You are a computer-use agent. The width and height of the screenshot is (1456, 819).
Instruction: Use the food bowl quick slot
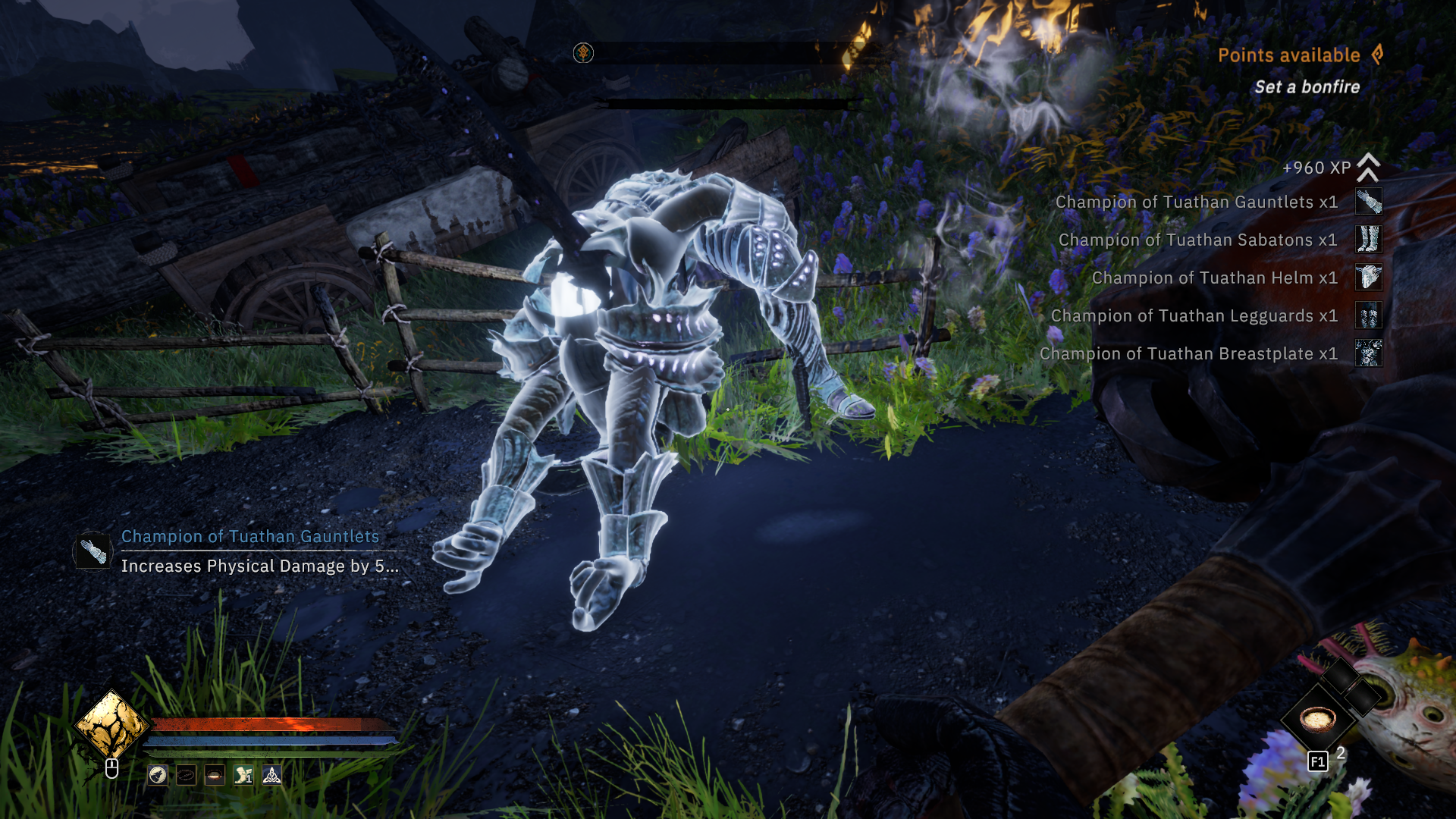pyautogui.click(x=1318, y=717)
